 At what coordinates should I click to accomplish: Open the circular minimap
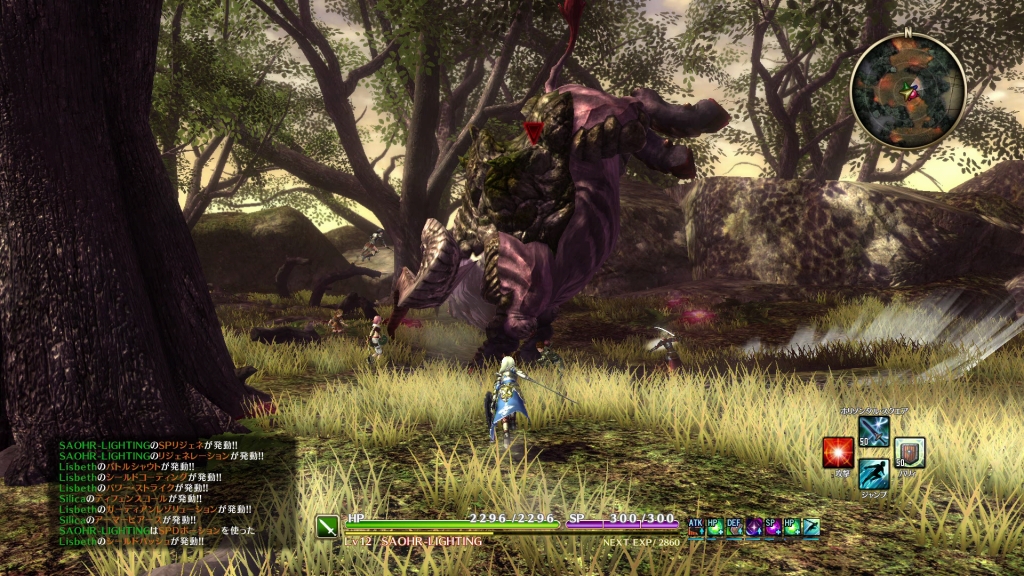pos(908,91)
